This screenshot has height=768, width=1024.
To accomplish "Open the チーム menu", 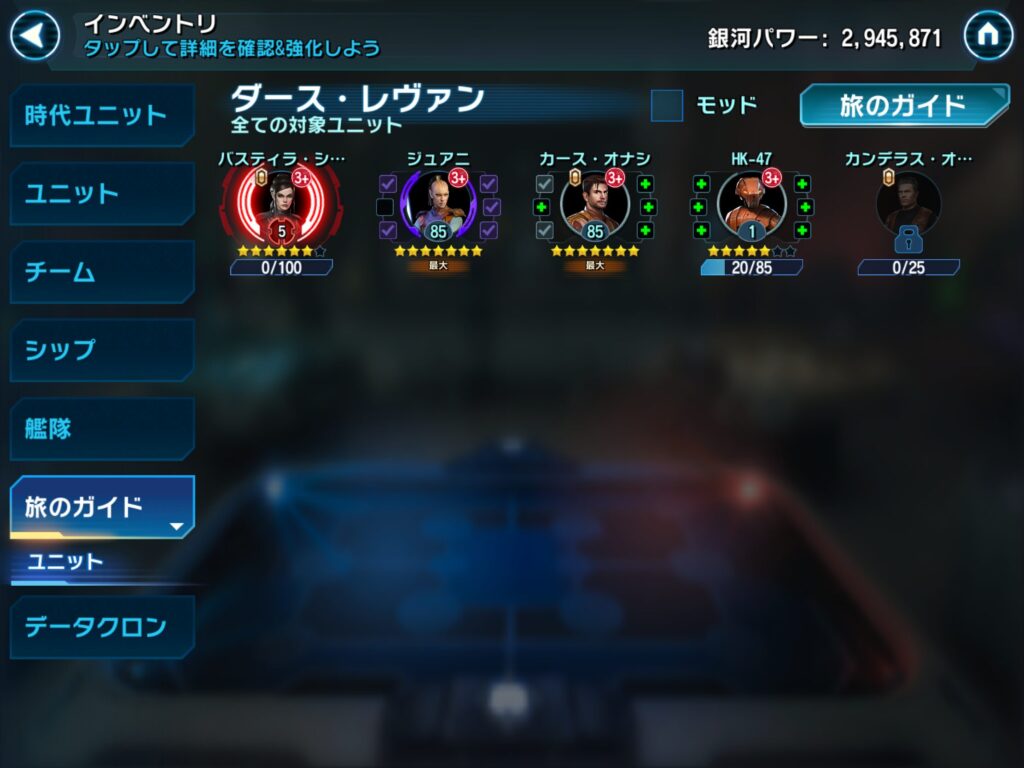I will 102,272.
